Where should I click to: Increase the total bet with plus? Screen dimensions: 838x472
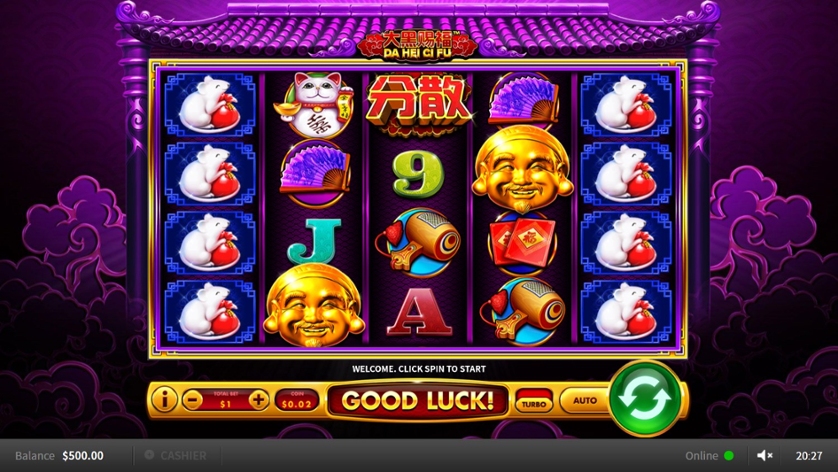pos(258,401)
